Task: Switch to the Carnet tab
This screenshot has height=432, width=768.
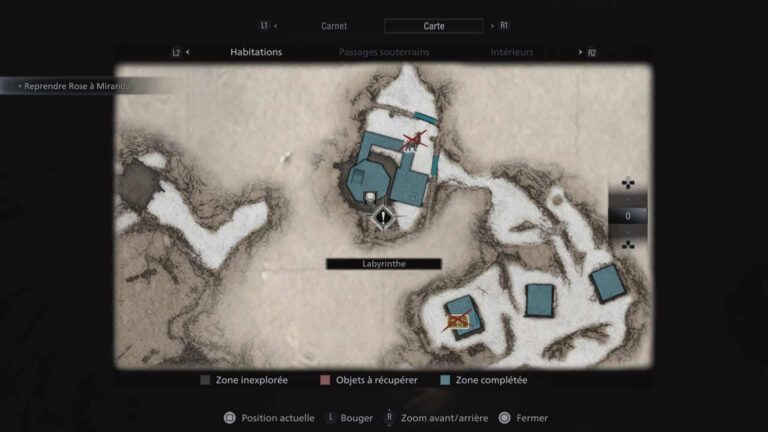Action: 334,26
